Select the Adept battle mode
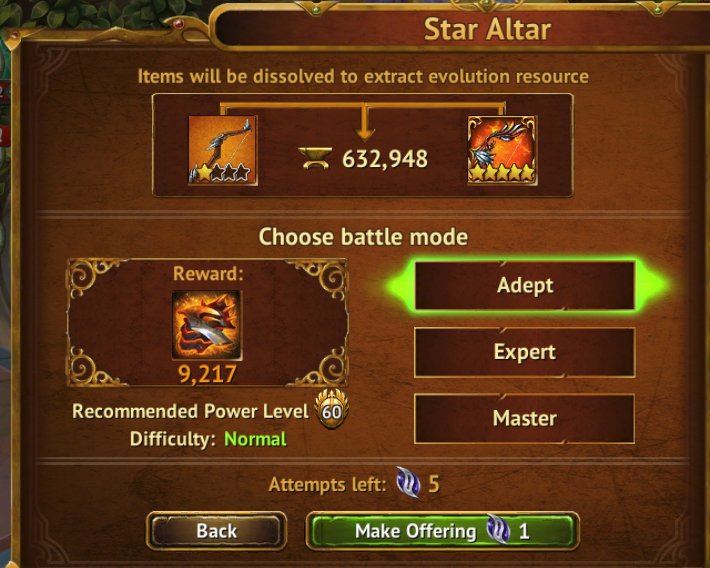Image resolution: width=710 pixels, height=568 pixels. (524, 286)
